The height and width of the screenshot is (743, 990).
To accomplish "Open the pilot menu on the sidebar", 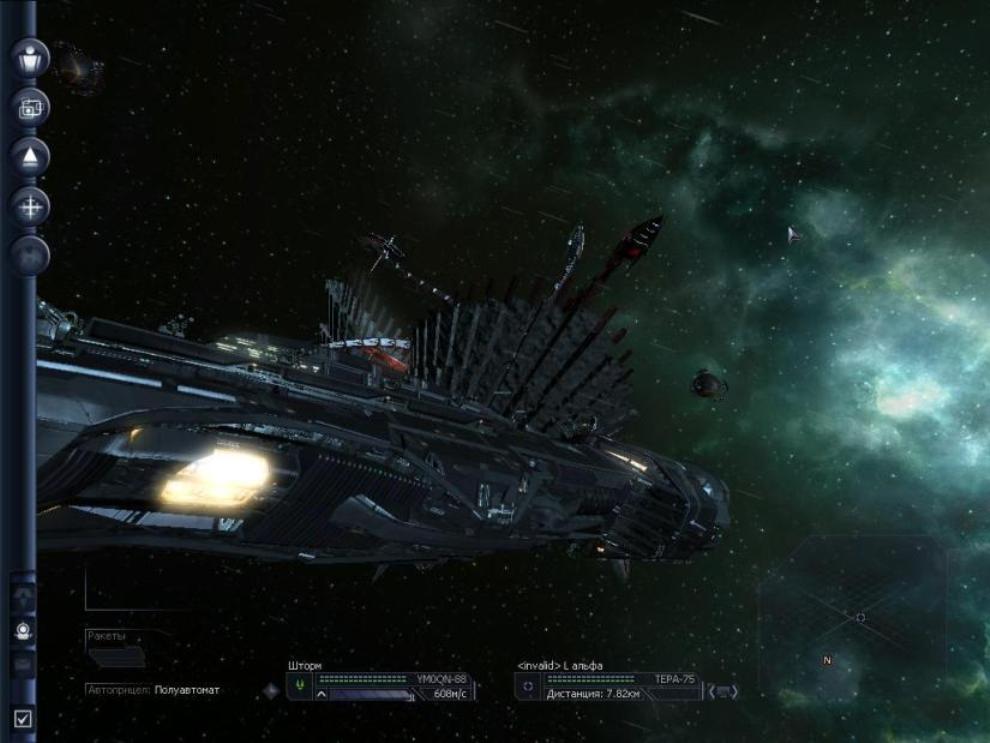I will click(x=30, y=58).
